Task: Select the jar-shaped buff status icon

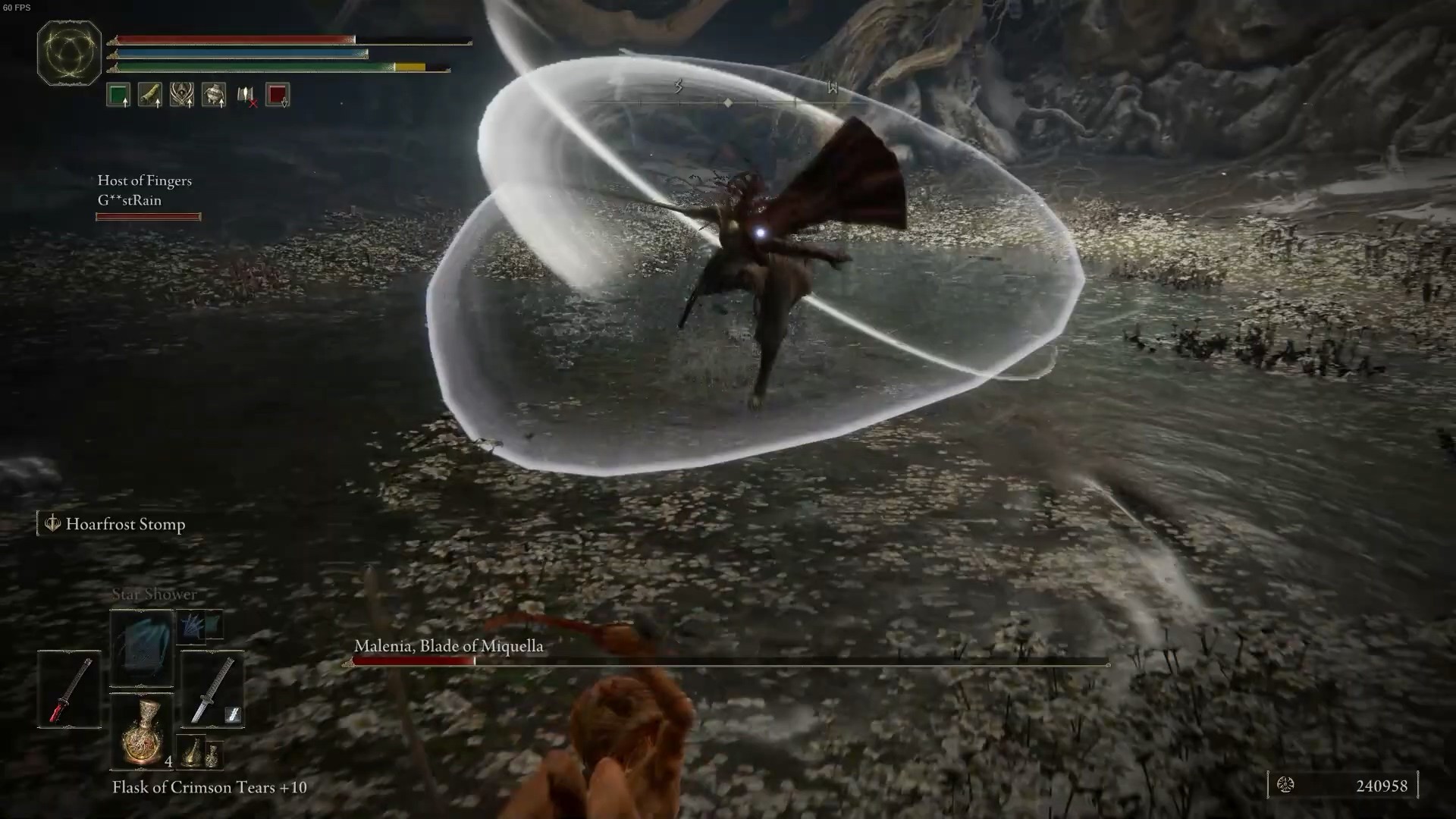Action: click(x=214, y=96)
